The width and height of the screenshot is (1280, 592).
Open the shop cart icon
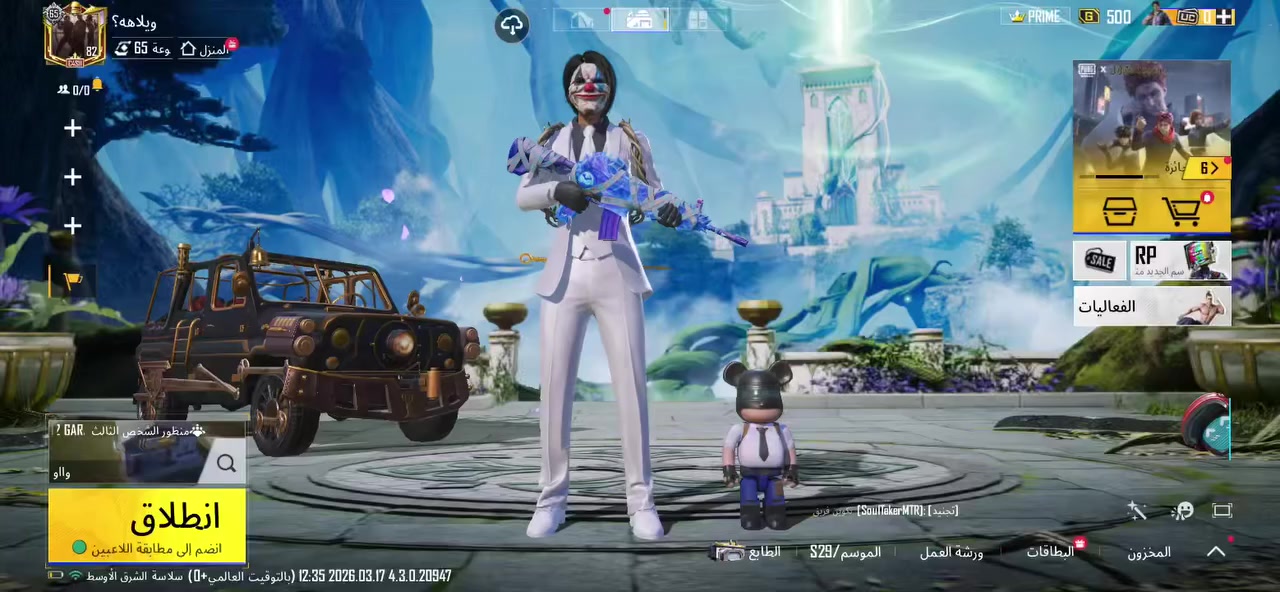pos(1183,211)
